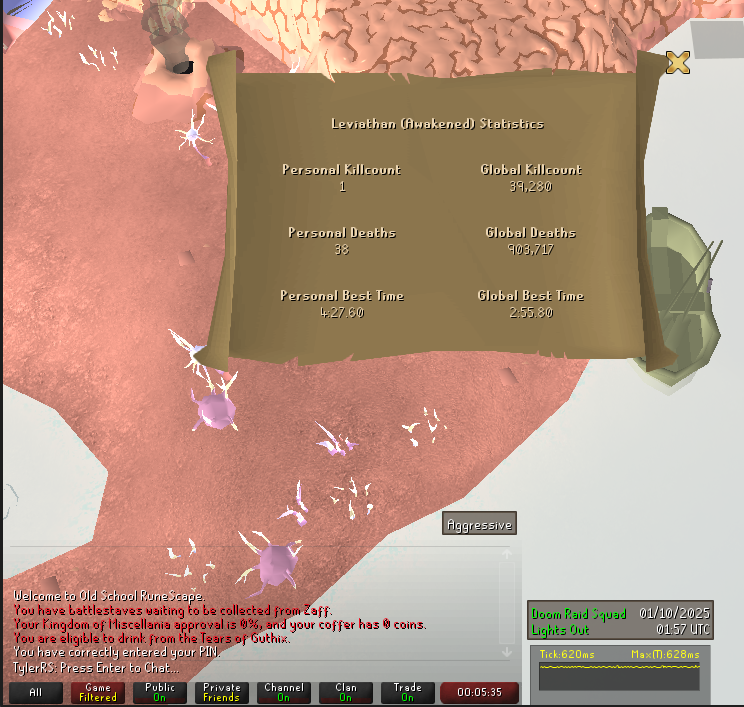
Task: Click the Aggressive label button
Action: [479, 525]
